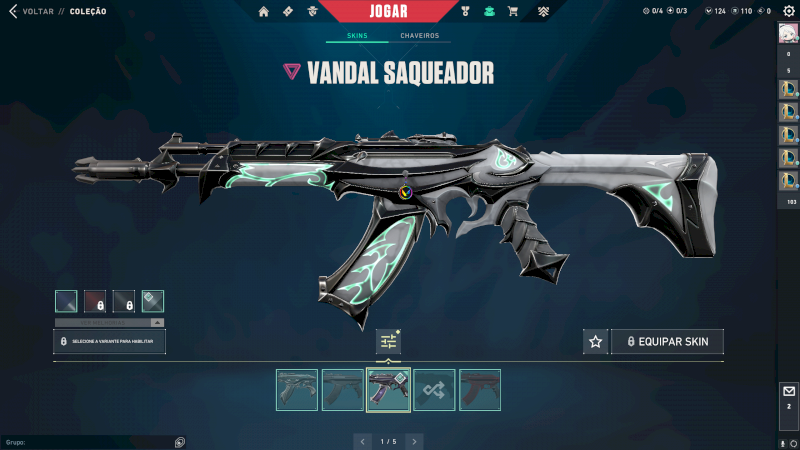Select the red Vandal skin thumbnail
The image size is (800, 450).
click(480, 390)
